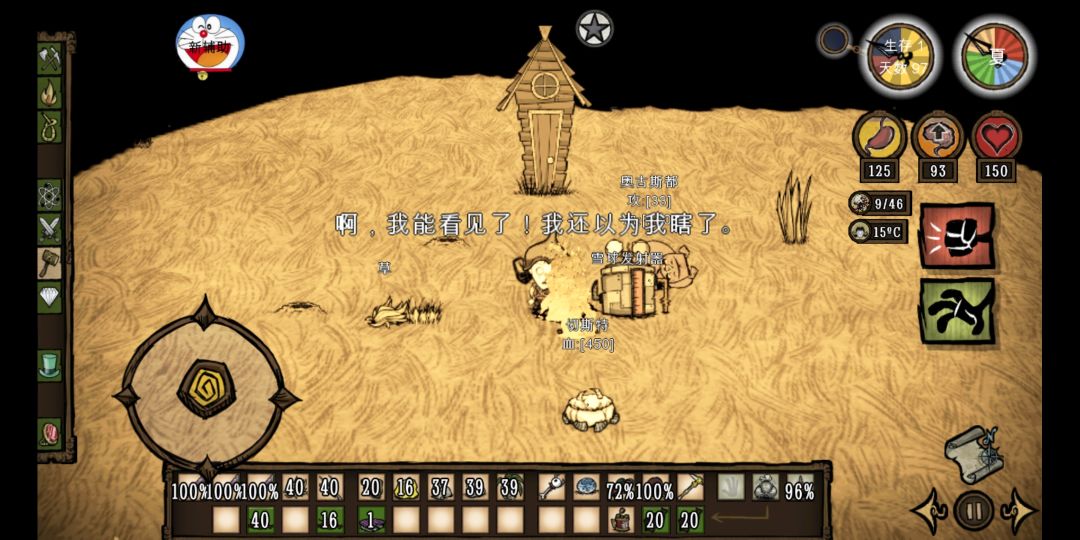
Task: Click the star badge at top
Action: tap(594, 29)
